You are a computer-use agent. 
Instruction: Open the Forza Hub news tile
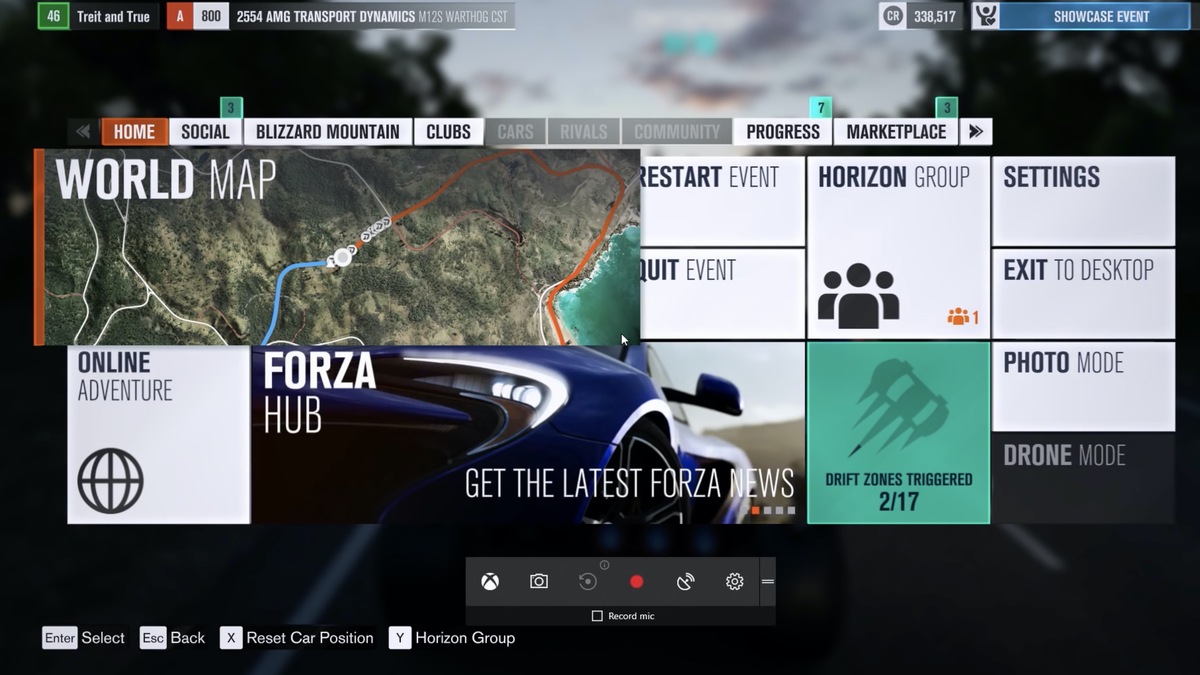point(528,434)
